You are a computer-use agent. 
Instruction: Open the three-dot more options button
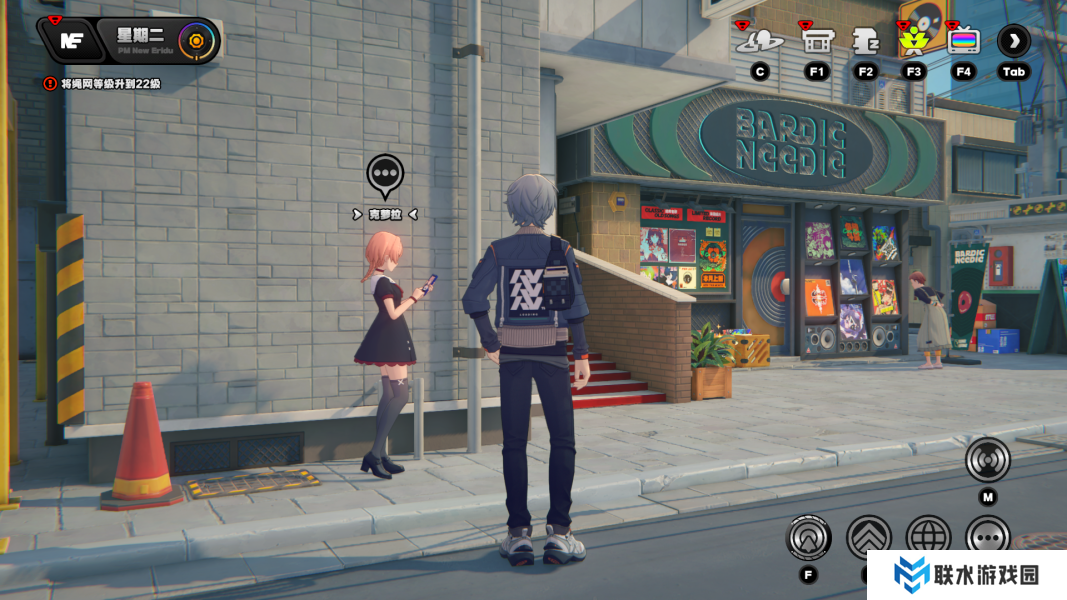pos(988,538)
